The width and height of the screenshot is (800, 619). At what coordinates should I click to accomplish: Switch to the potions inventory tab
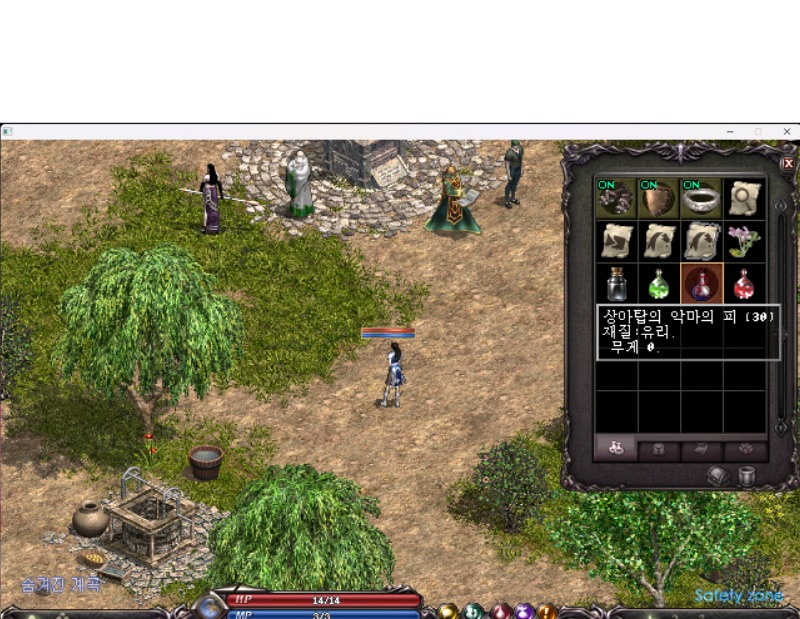click(616, 448)
